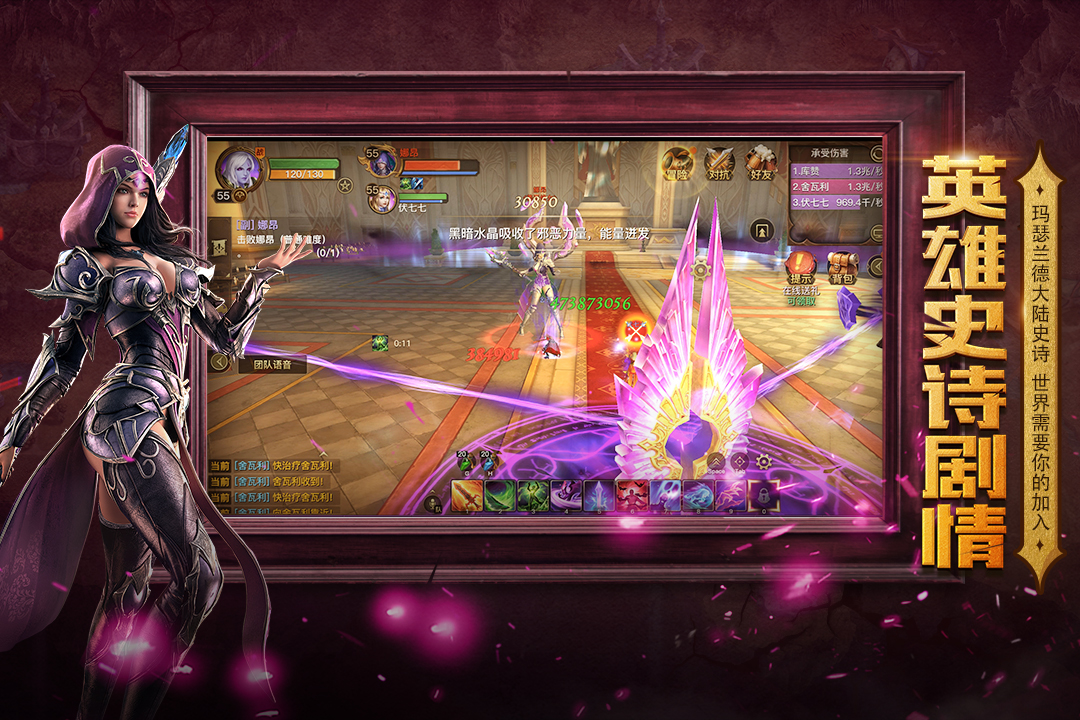Use the blue potion quick slot

[487, 462]
